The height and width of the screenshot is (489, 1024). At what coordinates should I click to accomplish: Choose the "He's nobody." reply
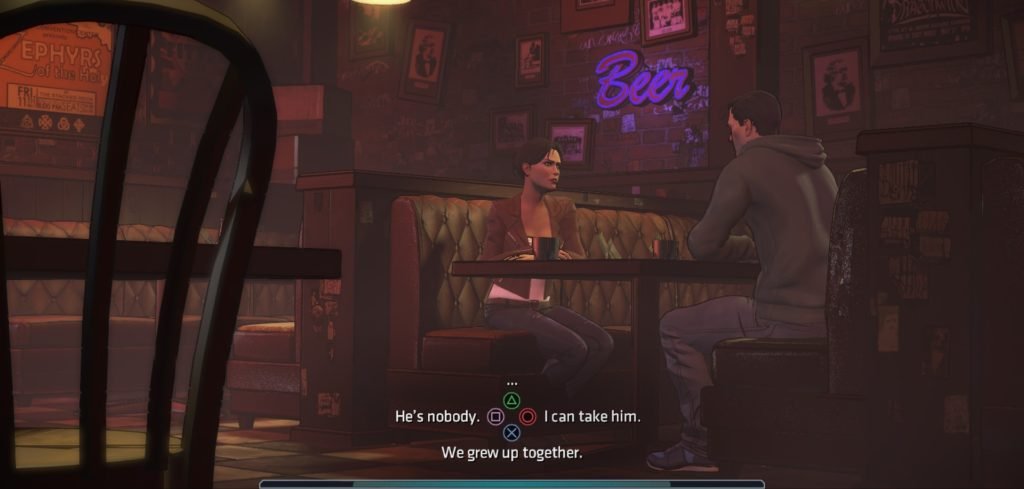pos(439,416)
